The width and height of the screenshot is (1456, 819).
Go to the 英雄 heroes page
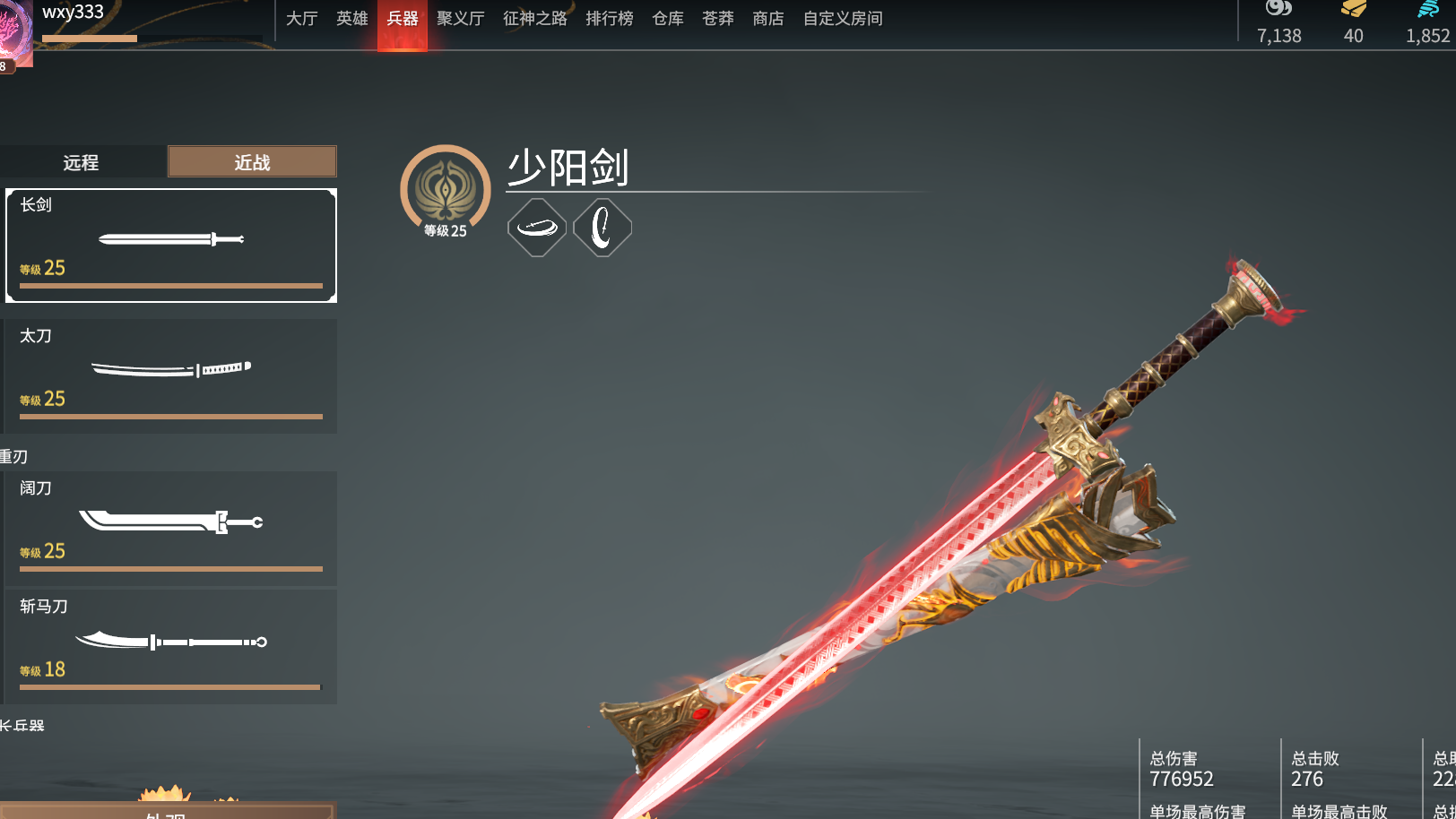click(351, 19)
